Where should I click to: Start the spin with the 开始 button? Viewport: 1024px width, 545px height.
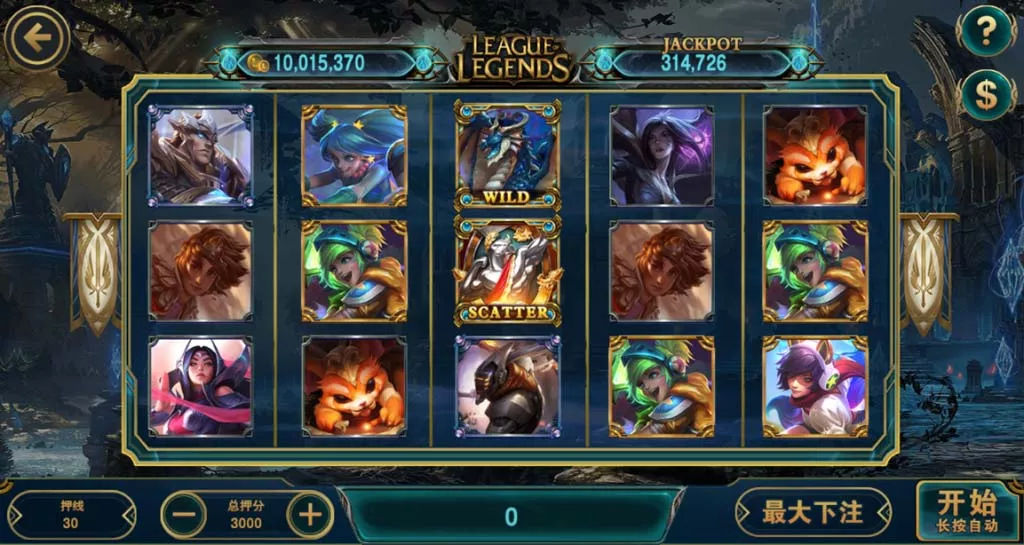click(966, 510)
